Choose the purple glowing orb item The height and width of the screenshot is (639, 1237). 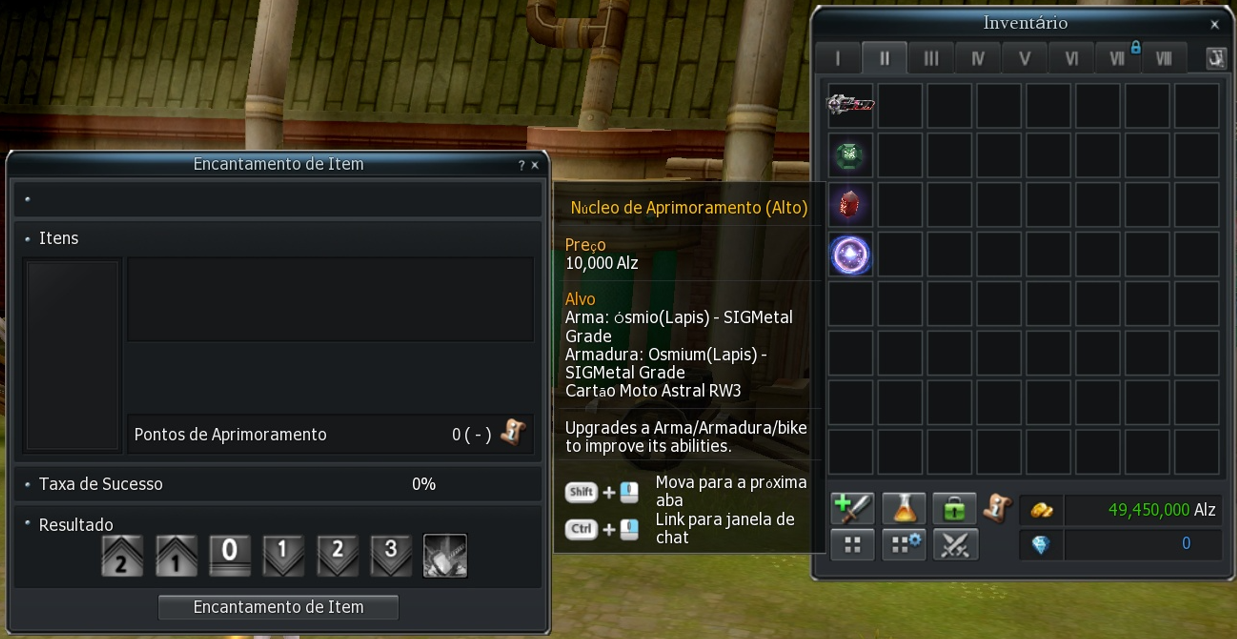click(x=851, y=255)
